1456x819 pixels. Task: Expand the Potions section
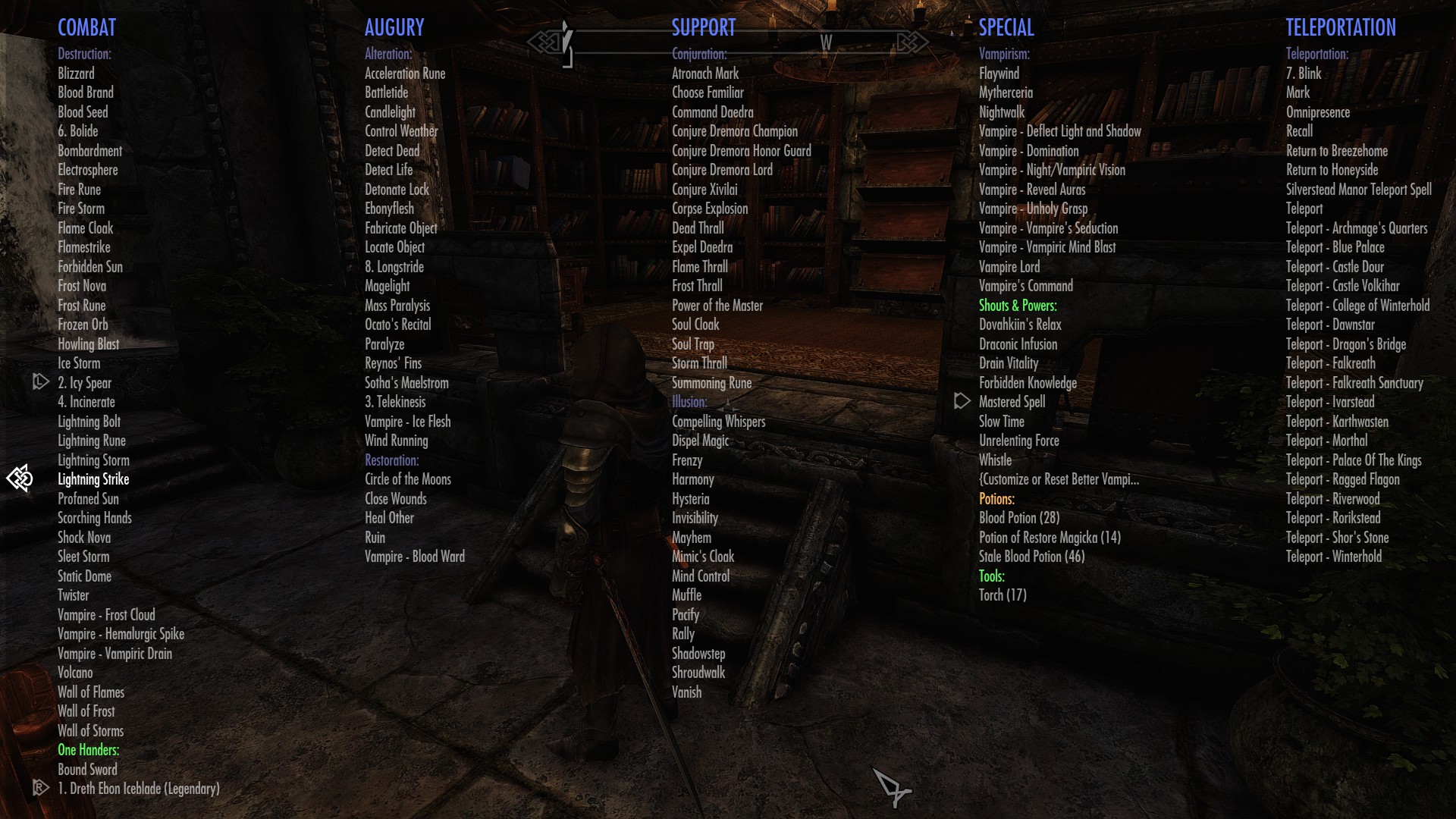tap(996, 498)
